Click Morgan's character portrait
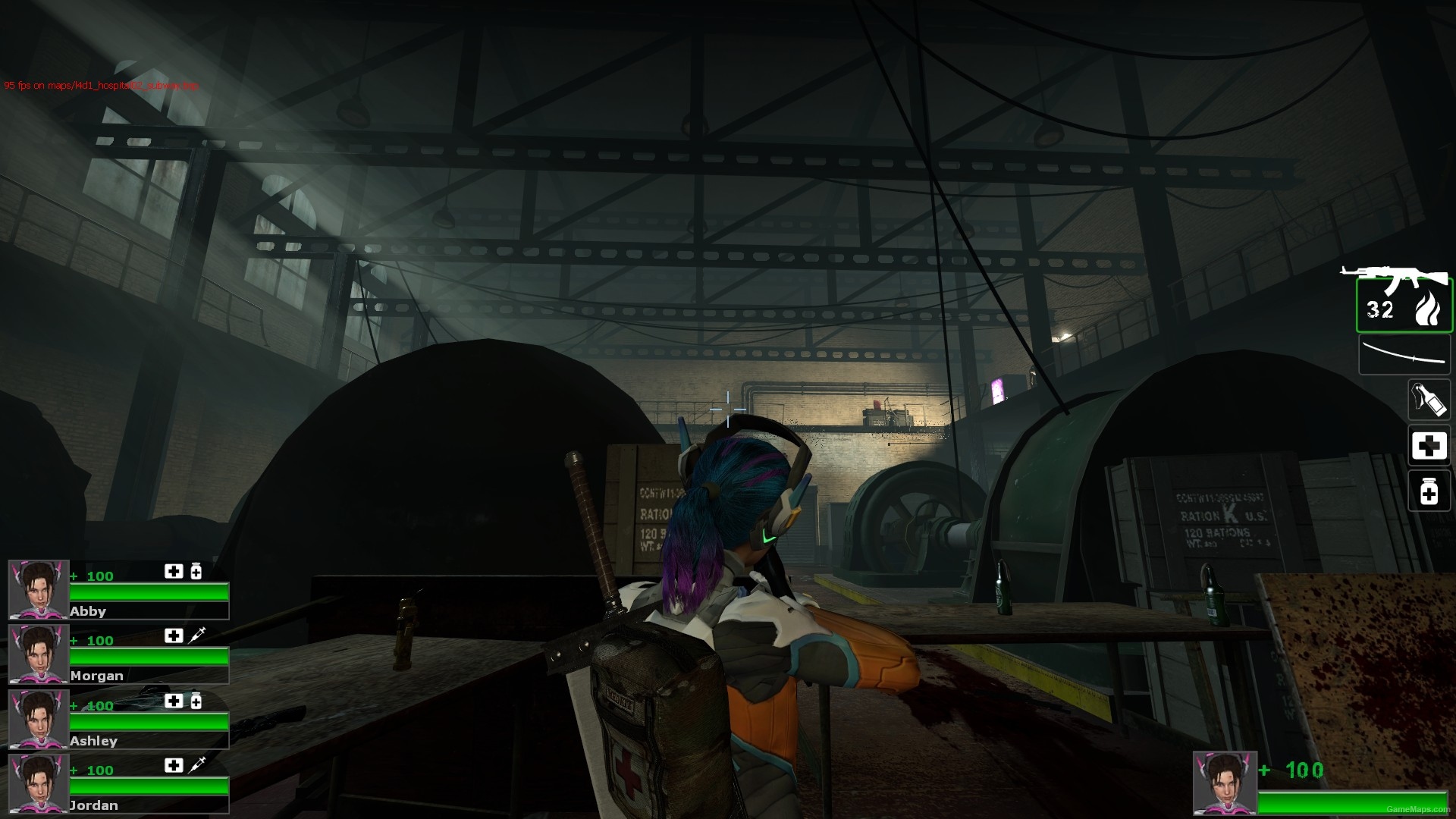The image size is (1456, 819). point(38,653)
